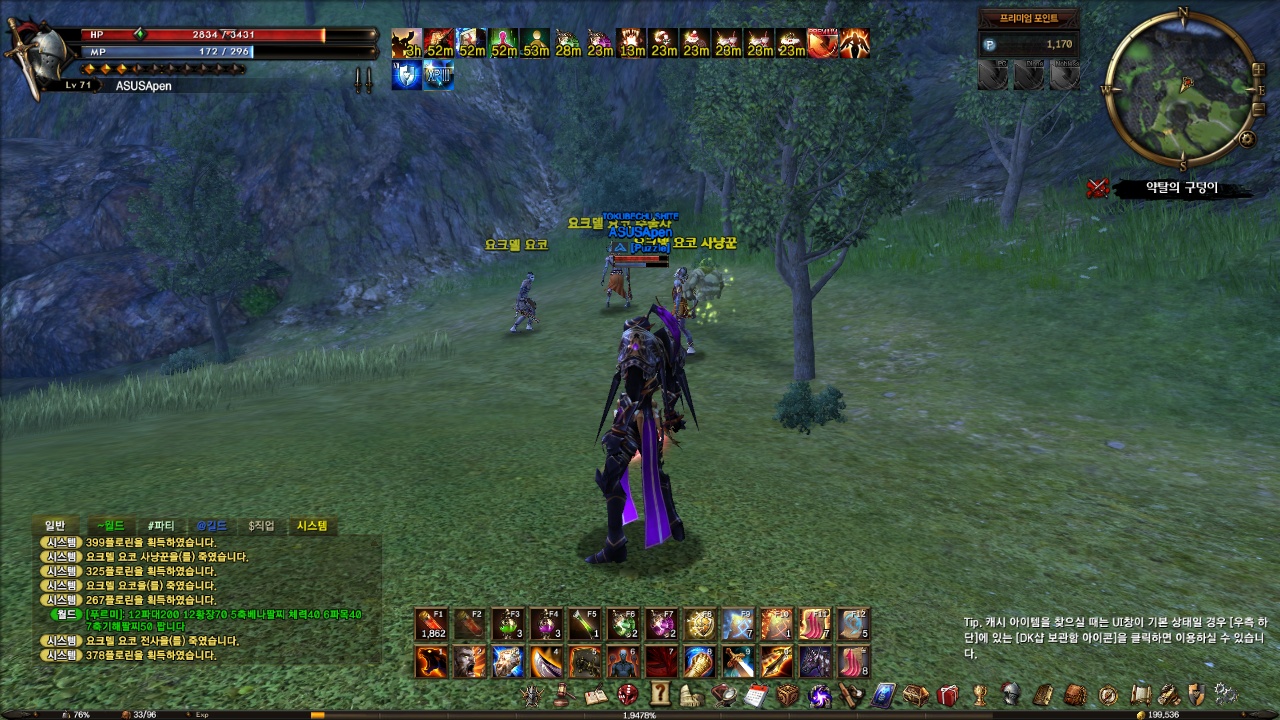Image resolution: width=1280 pixels, height=720 pixels.
Task: Use the sword skill in slot 9
Action: [738, 662]
